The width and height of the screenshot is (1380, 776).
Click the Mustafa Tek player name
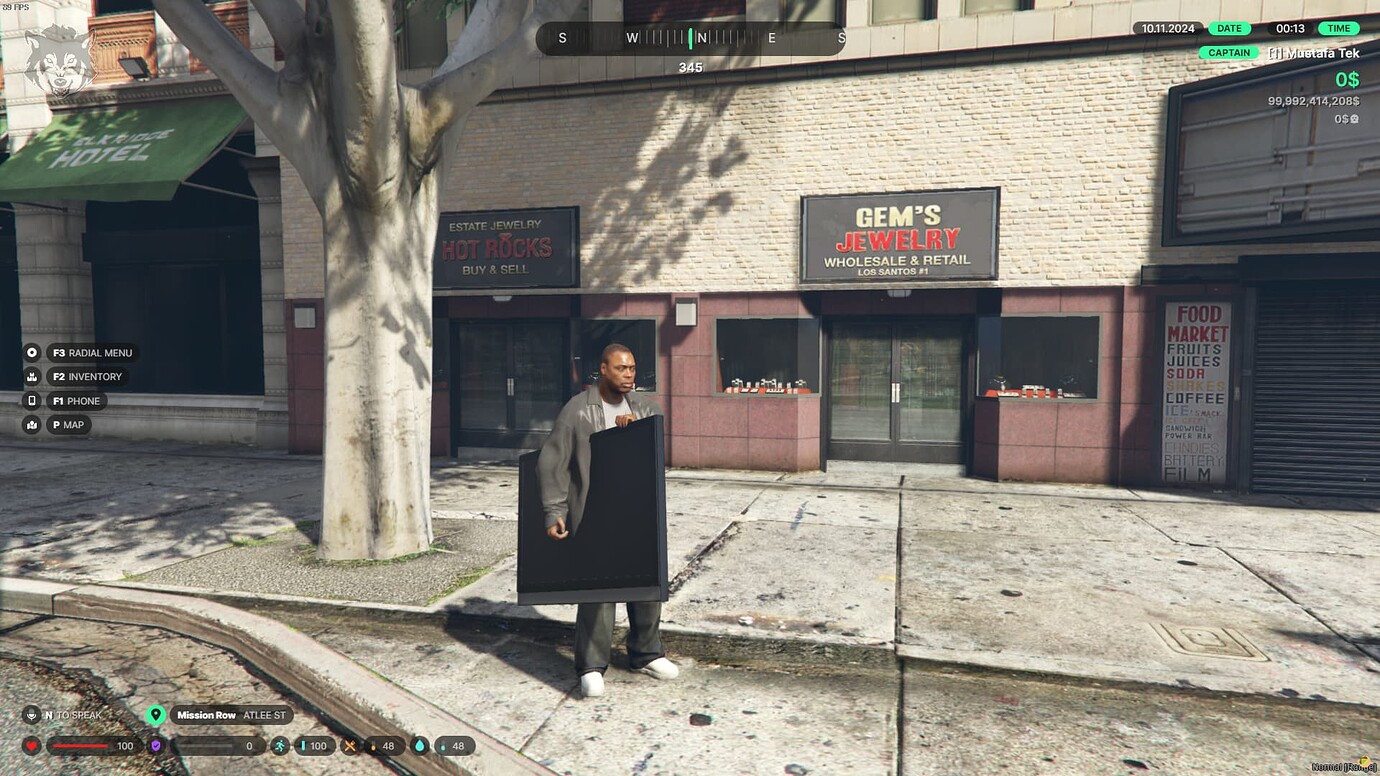tap(1313, 53)
